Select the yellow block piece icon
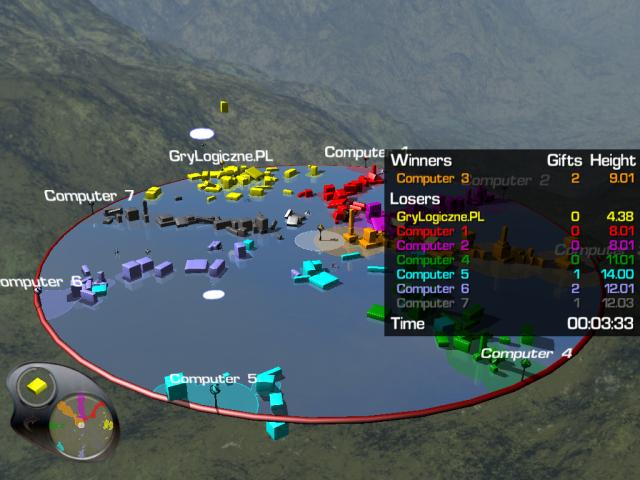 click(38, 386)
